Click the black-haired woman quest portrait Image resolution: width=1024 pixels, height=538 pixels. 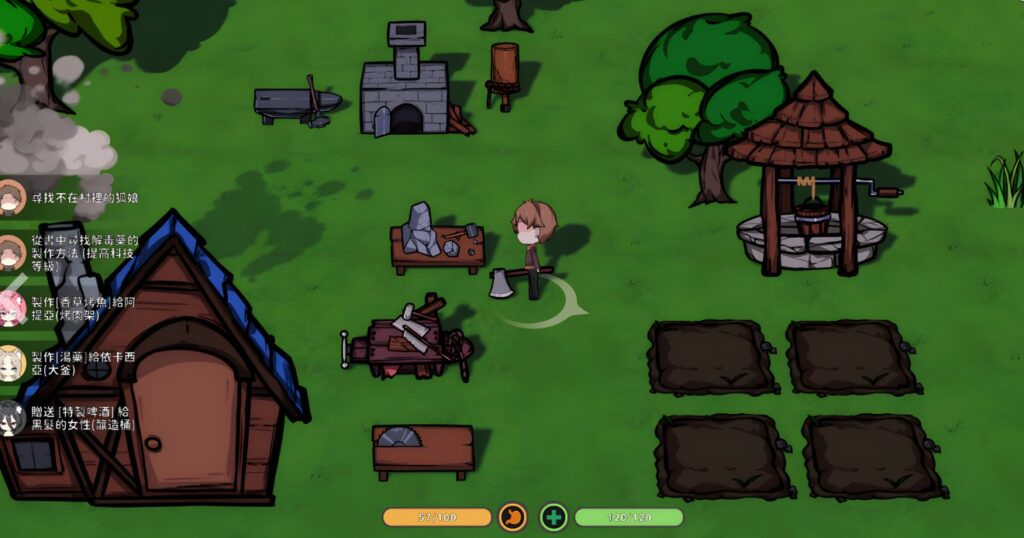pyautogui.click(x=12, y=419)
